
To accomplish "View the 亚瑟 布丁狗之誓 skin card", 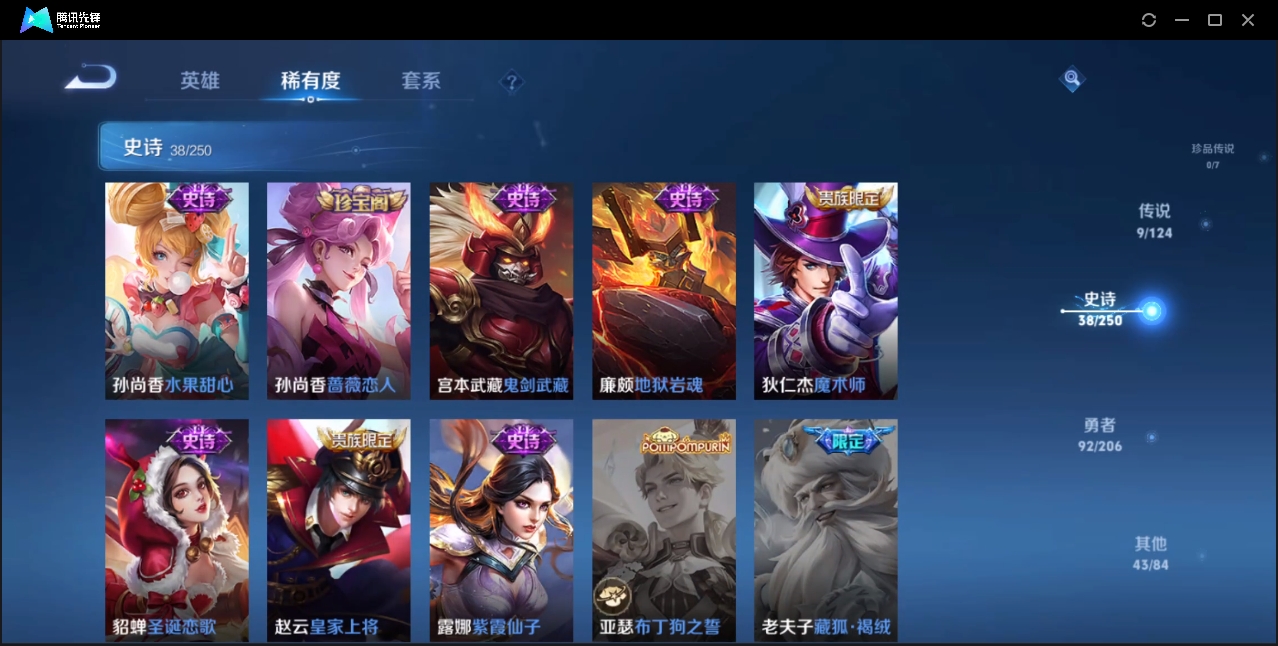I will tap(664, 530).
